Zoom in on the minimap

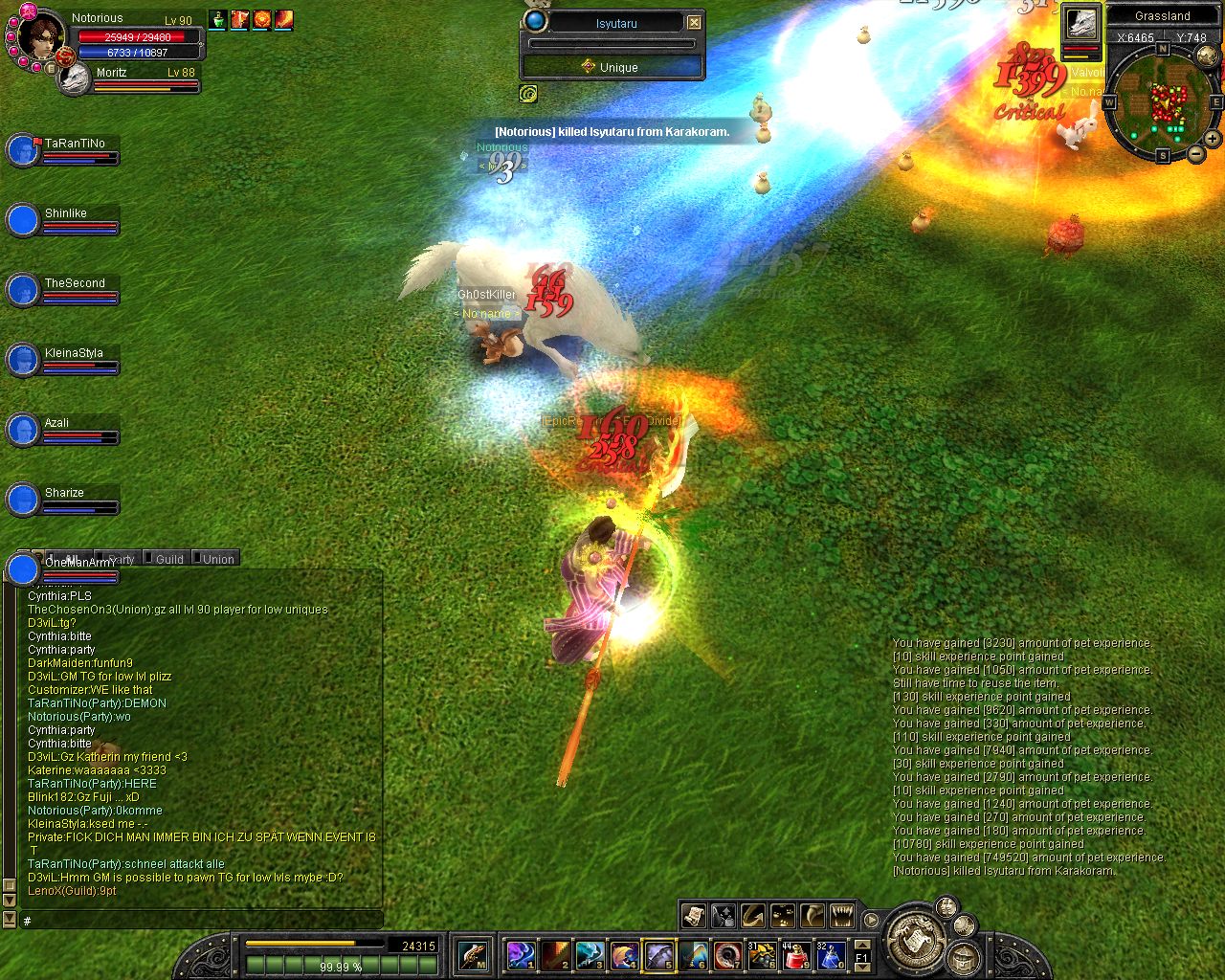[1212, 139]
